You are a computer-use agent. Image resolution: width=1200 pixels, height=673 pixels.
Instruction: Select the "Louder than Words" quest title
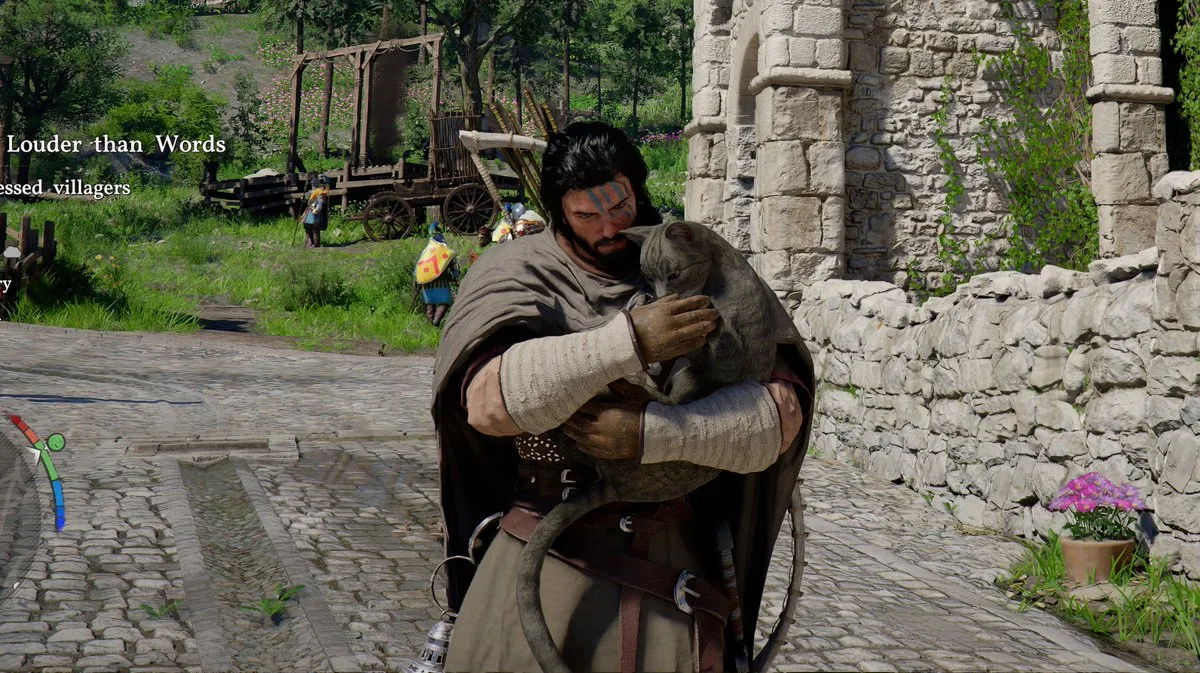(115, 144)
